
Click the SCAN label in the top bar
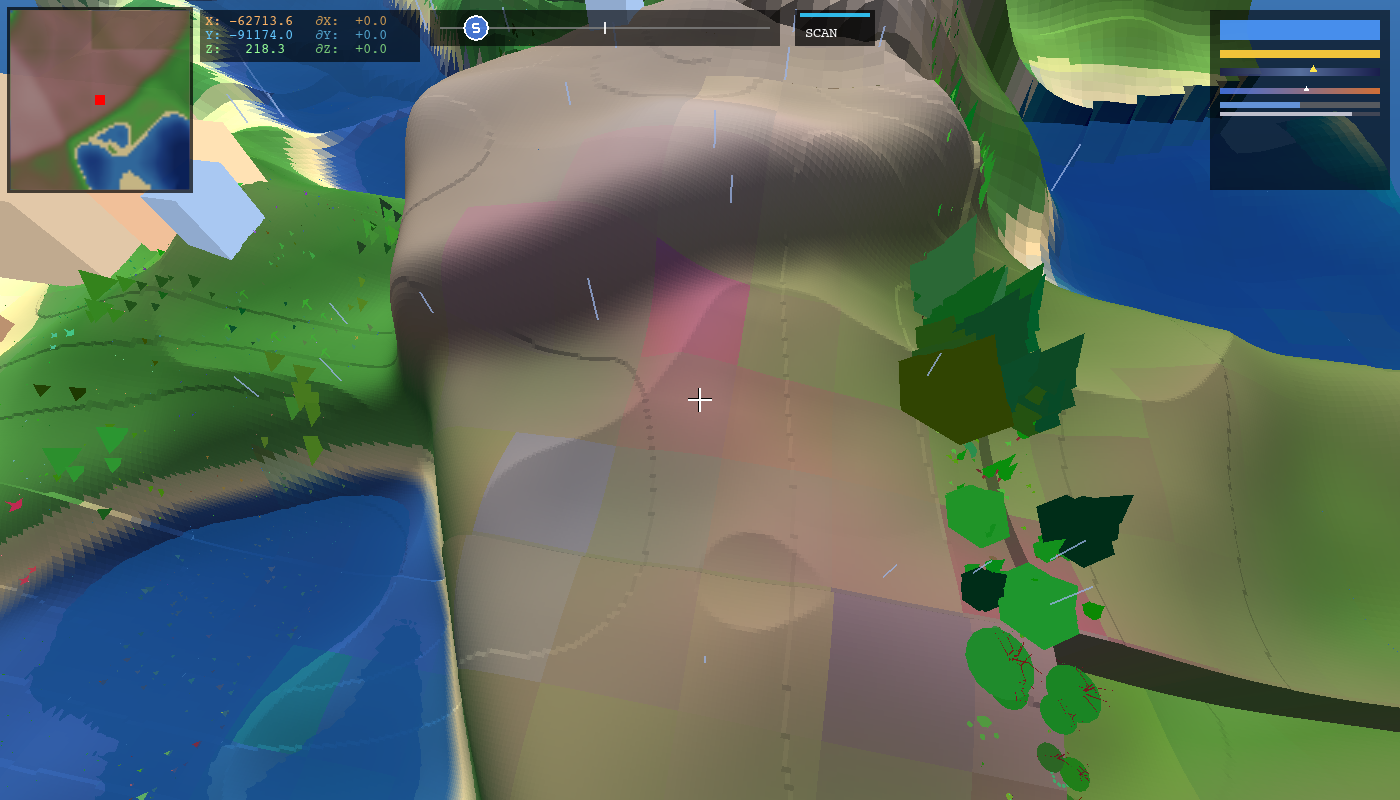pos(820,31)
